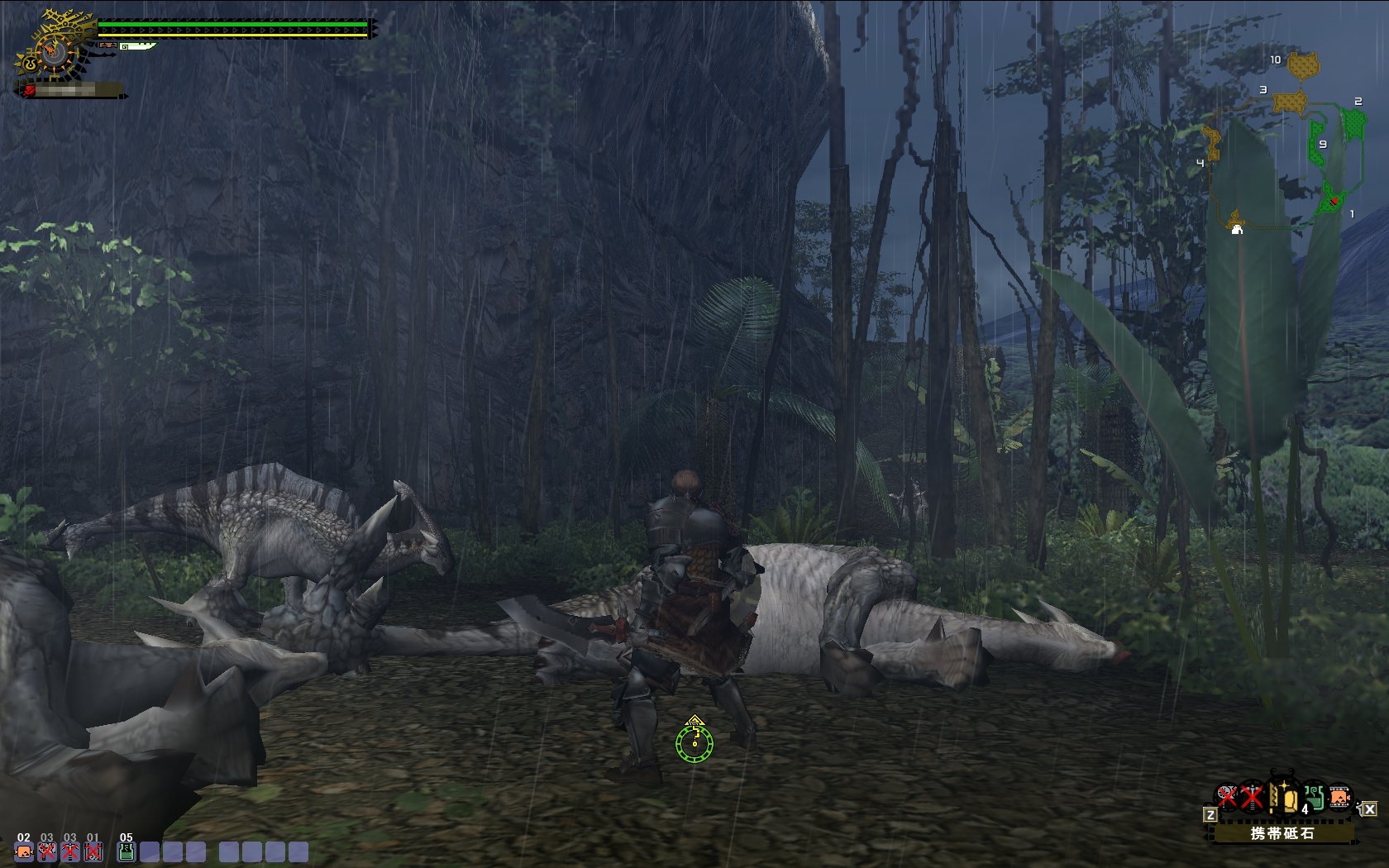This screenshot has width=1389, height=868.
Task: Select area 3 on the minimap
Action: coord(1288,102)
